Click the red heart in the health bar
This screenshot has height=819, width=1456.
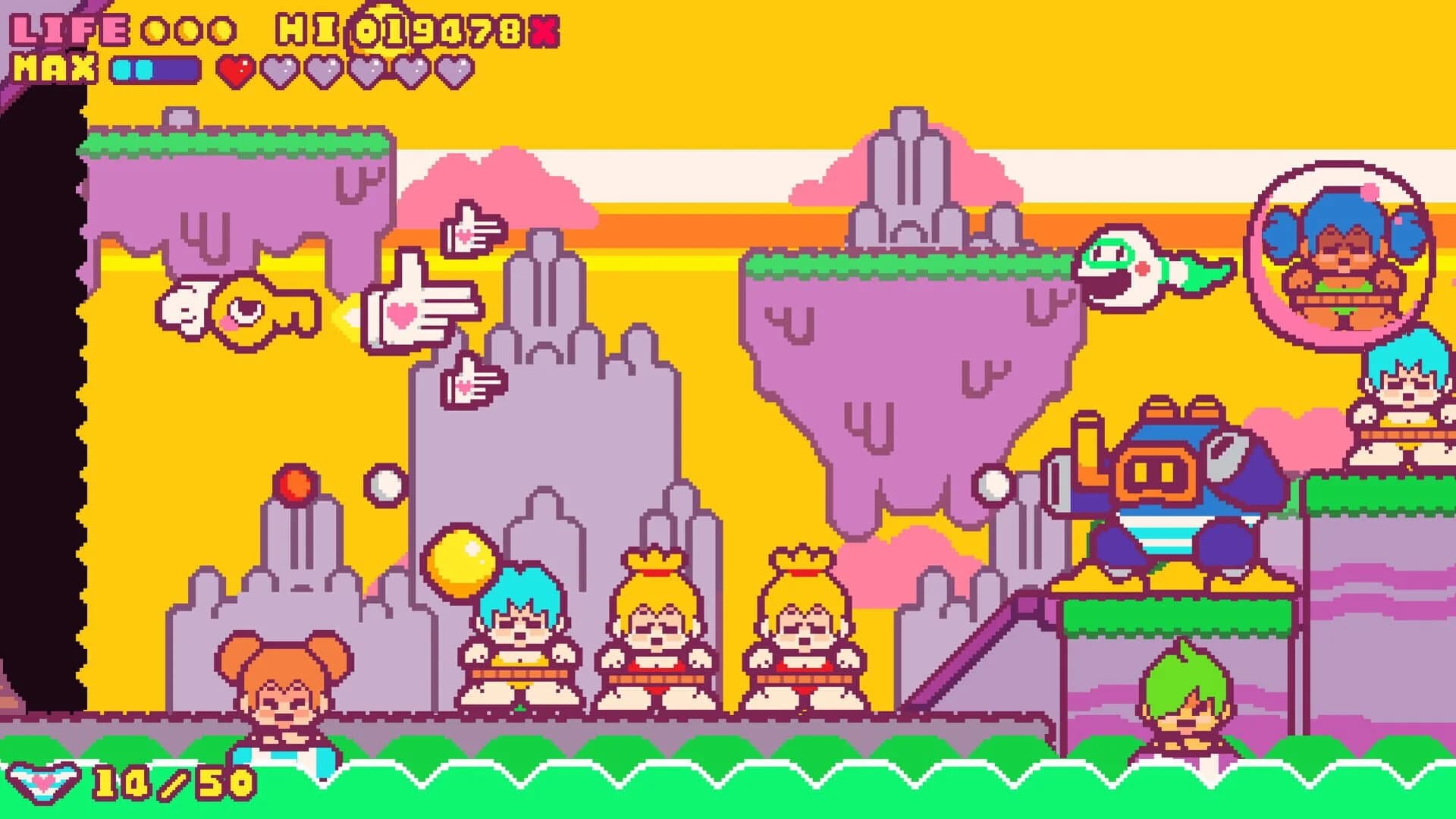point(235,68)
